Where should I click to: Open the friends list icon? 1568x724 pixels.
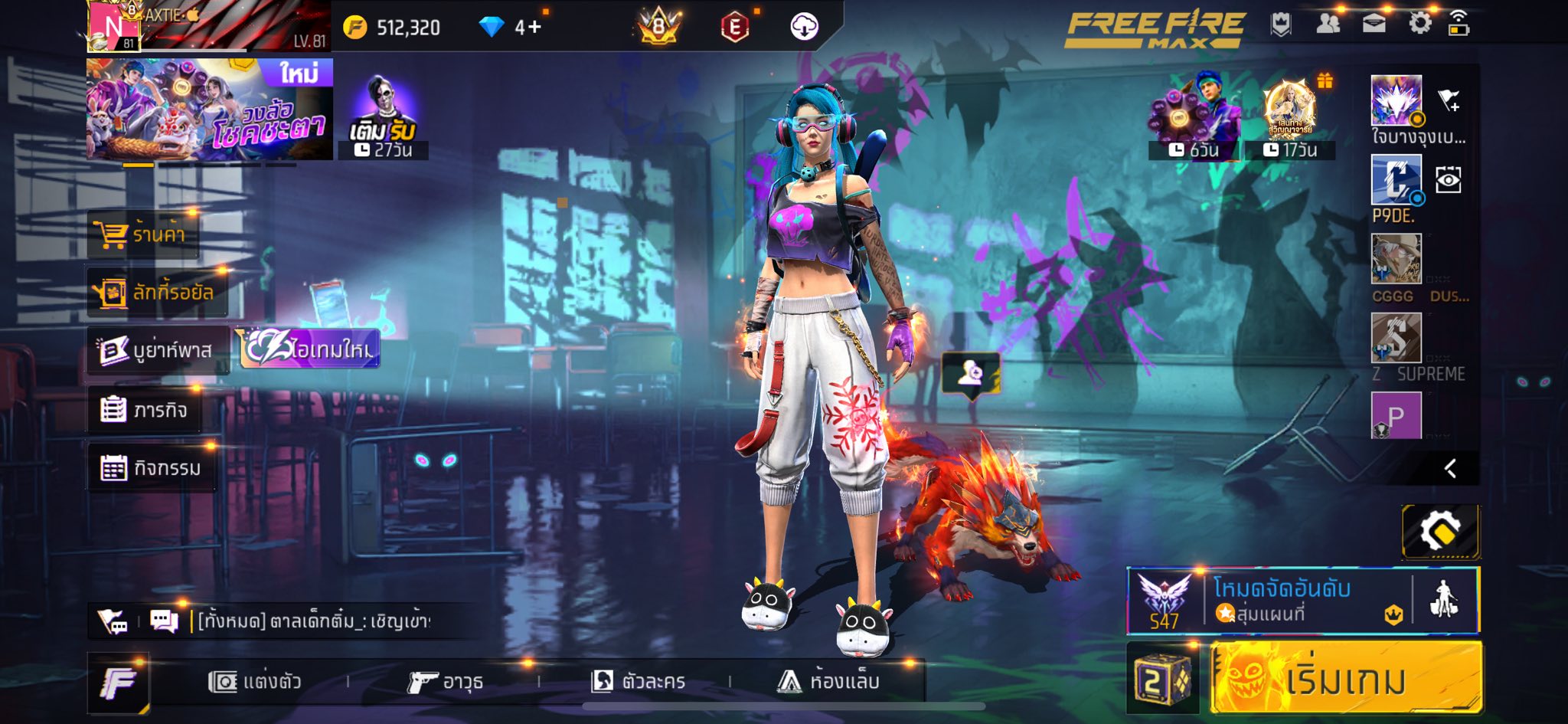(x=1328, y=24)
